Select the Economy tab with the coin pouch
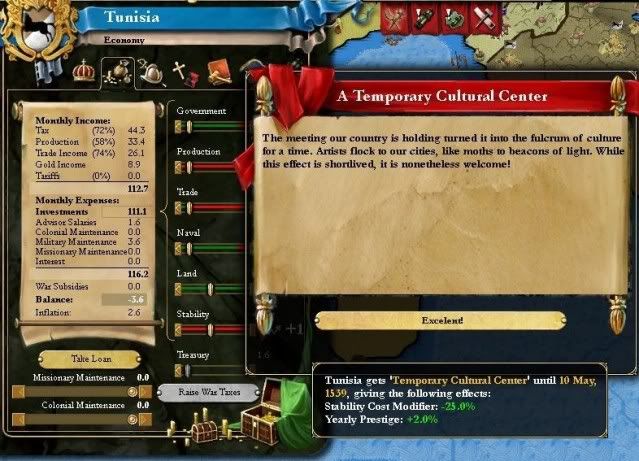Screen dimensions: 639x461 [x=116, y=71]
